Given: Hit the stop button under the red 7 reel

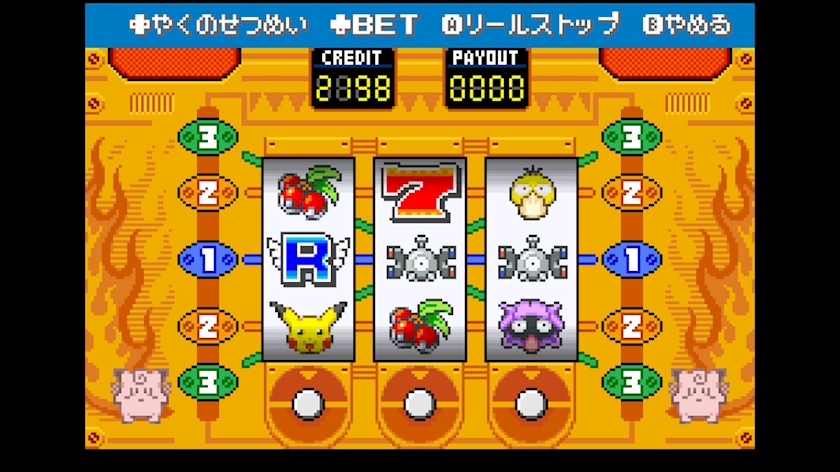Looking at the screenshot, I should [419, 402].
